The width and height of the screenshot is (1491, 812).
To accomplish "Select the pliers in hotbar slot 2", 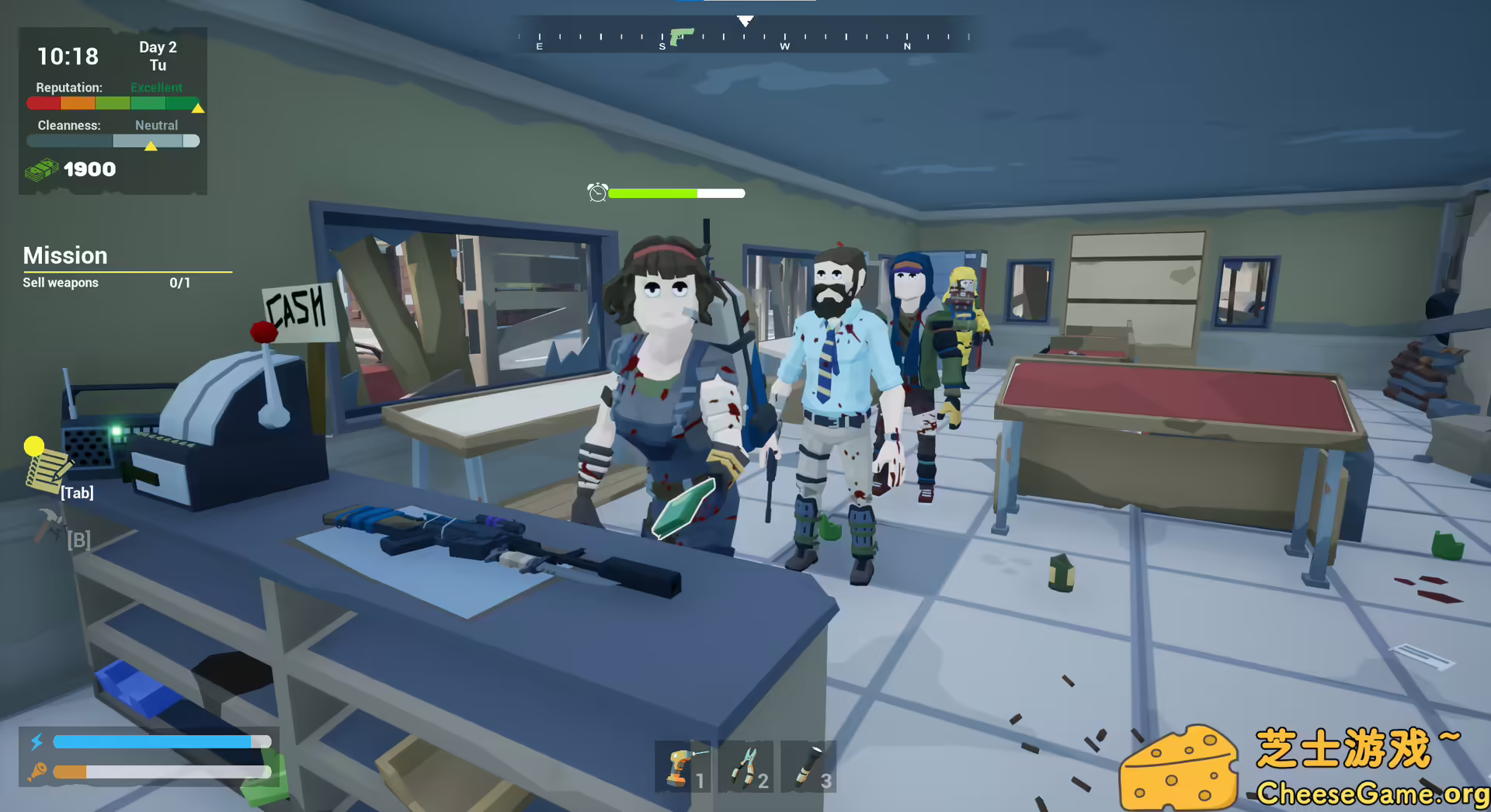I will click(x=745, y=767).
